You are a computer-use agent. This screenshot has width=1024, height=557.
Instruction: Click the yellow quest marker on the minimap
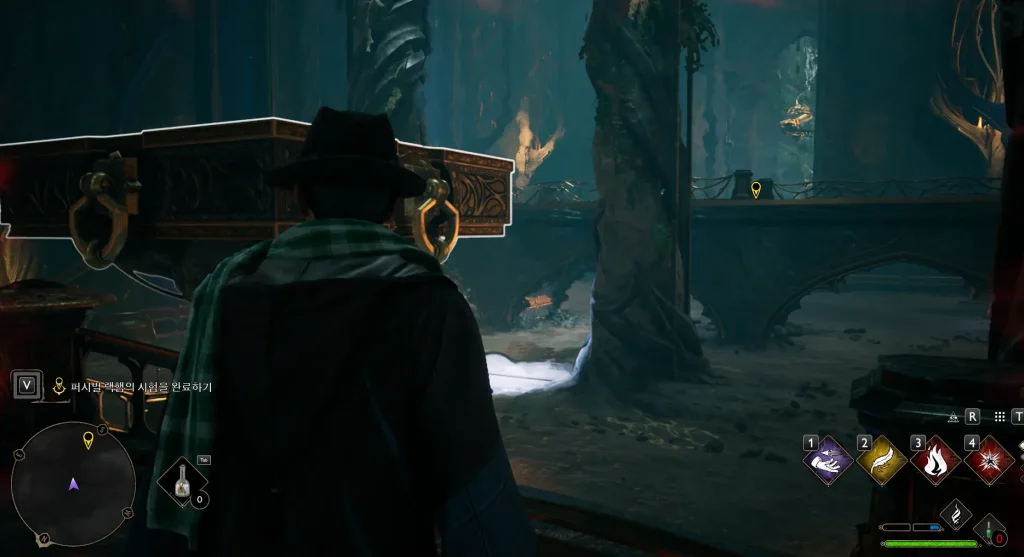coord(88,439)
